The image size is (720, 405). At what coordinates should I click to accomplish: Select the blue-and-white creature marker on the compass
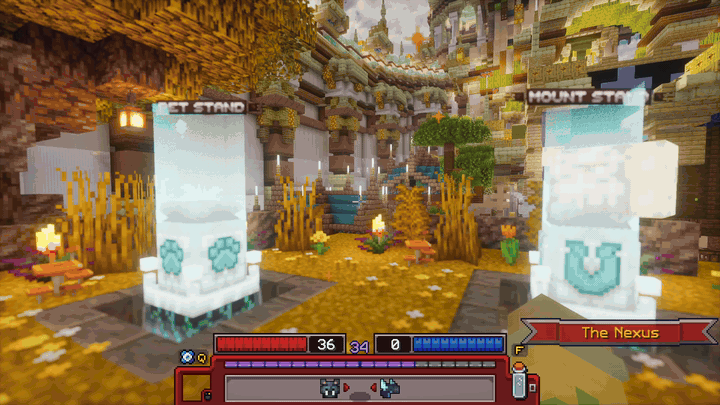pos(389,387)
